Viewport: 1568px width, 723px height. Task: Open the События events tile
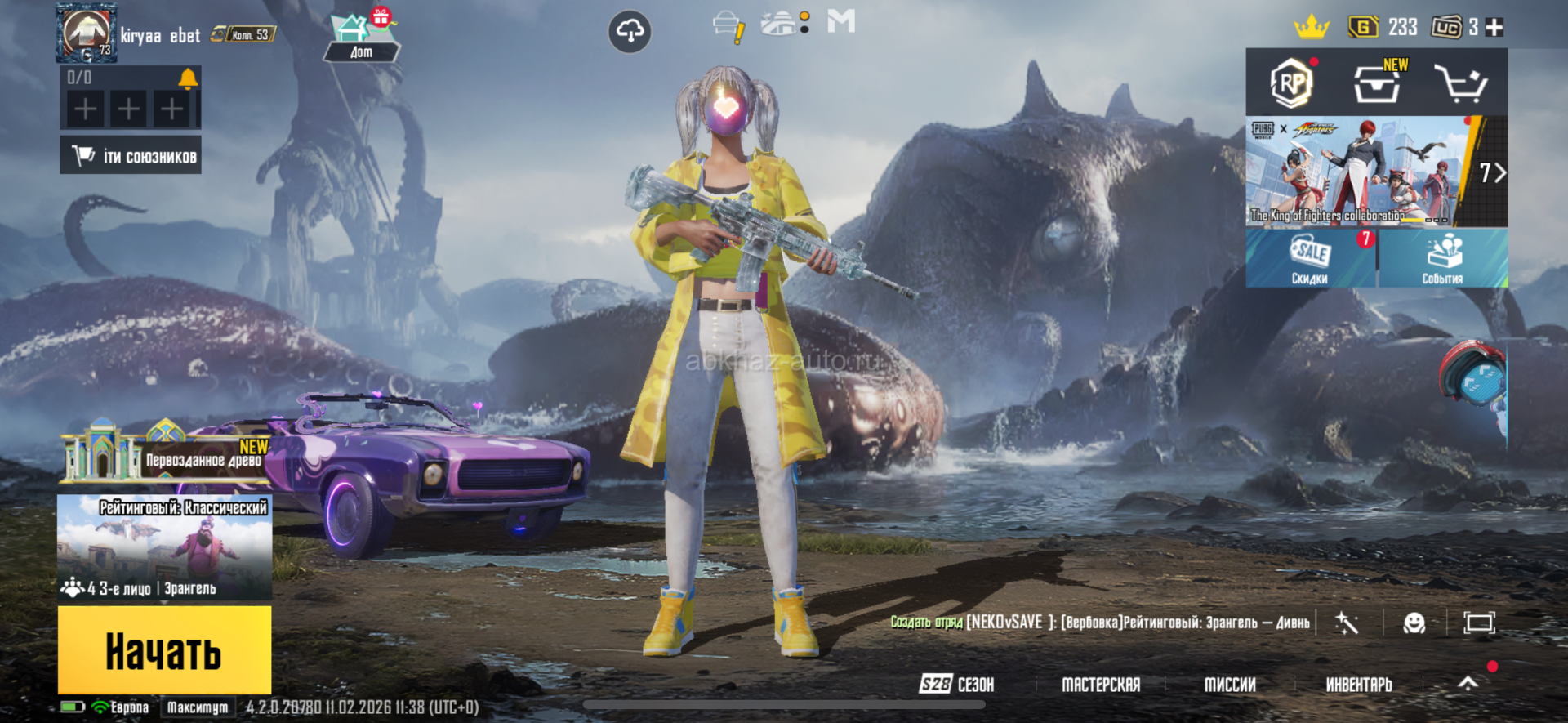1442,258
